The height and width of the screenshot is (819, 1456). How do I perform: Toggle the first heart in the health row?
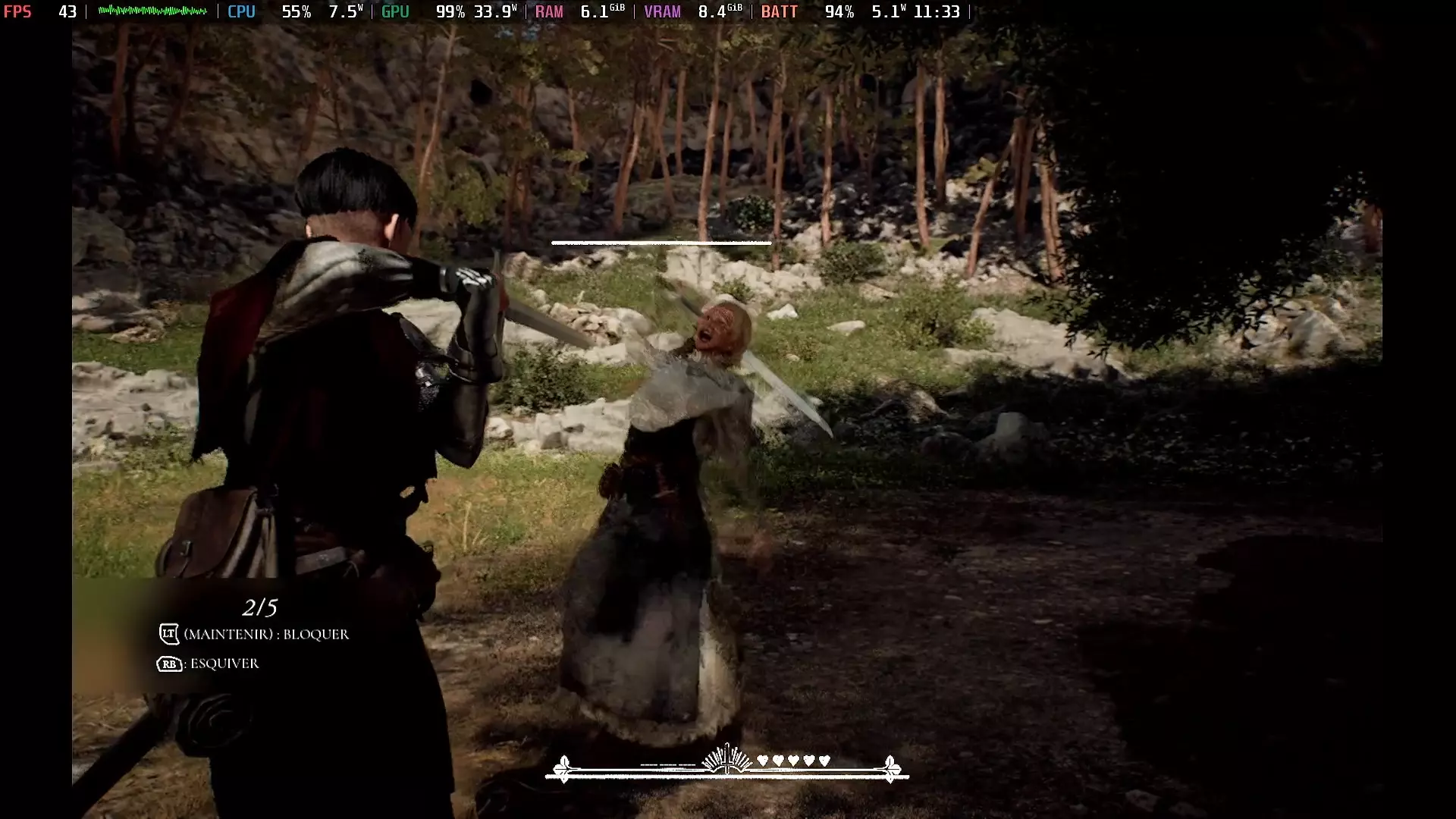pyautogui.click(x=762, y=761)
